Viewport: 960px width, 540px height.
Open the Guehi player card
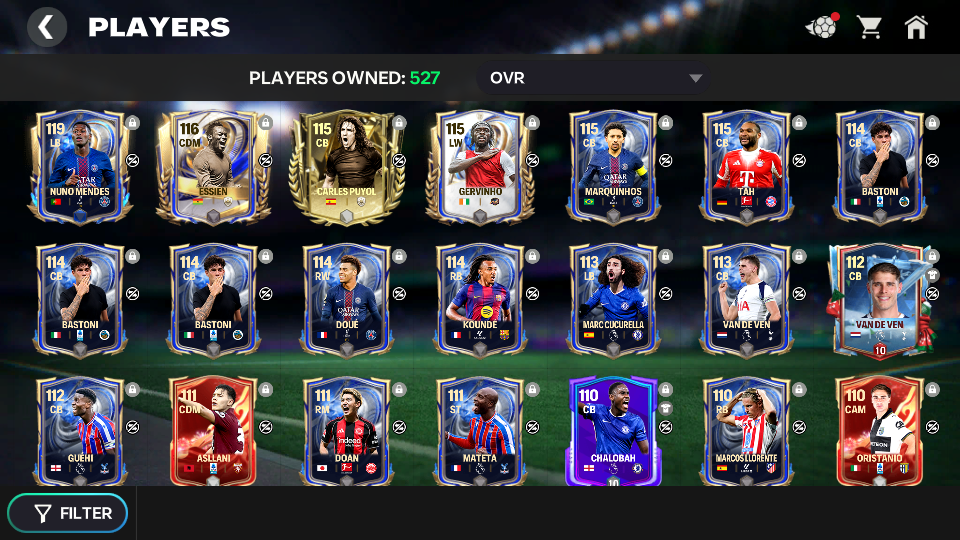(x=79, y=430)
